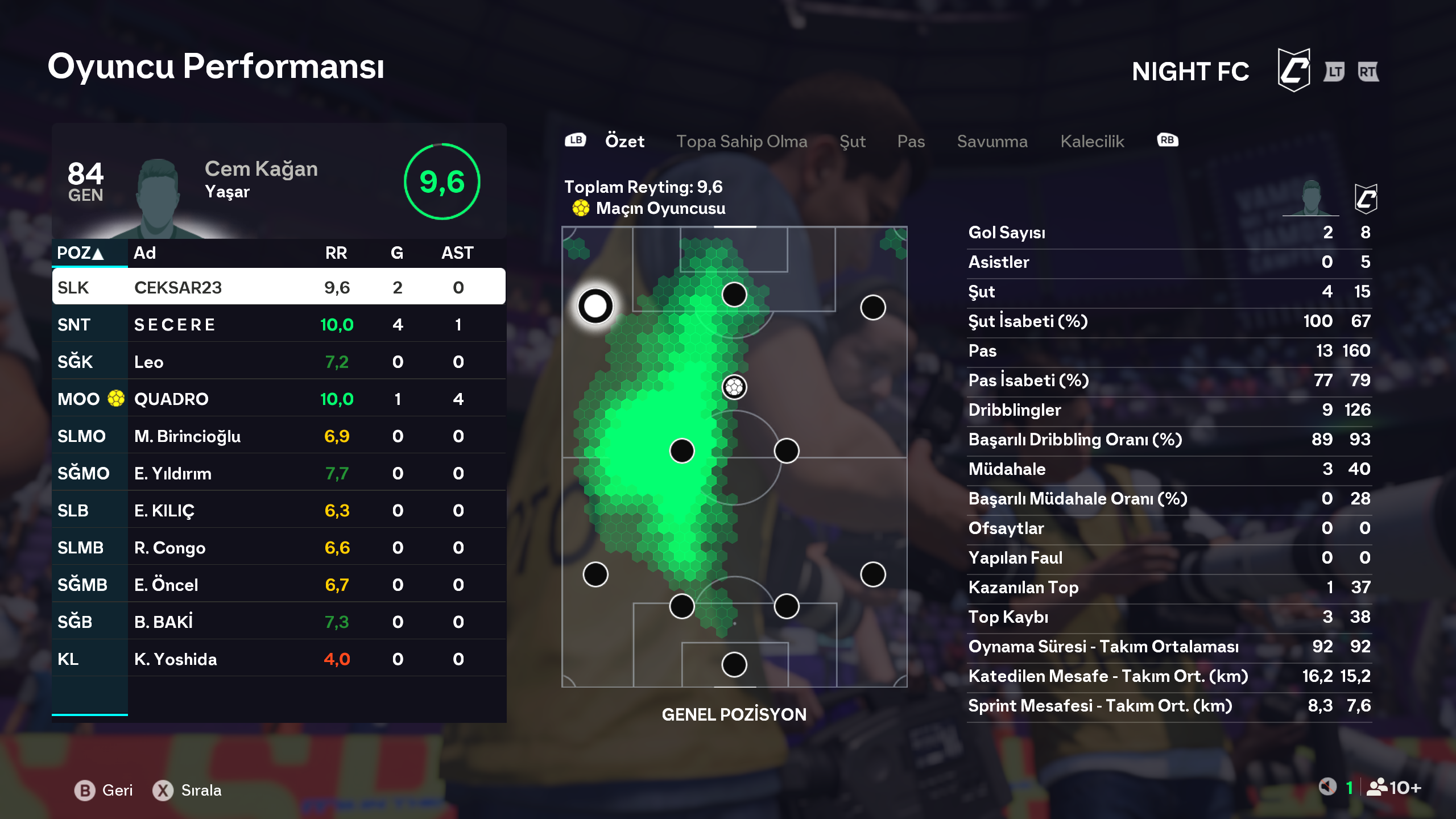The height and width of the screenshot is (819, 1456).
Task: Pick QUADRO from the player list
Action: coord(279,399)
